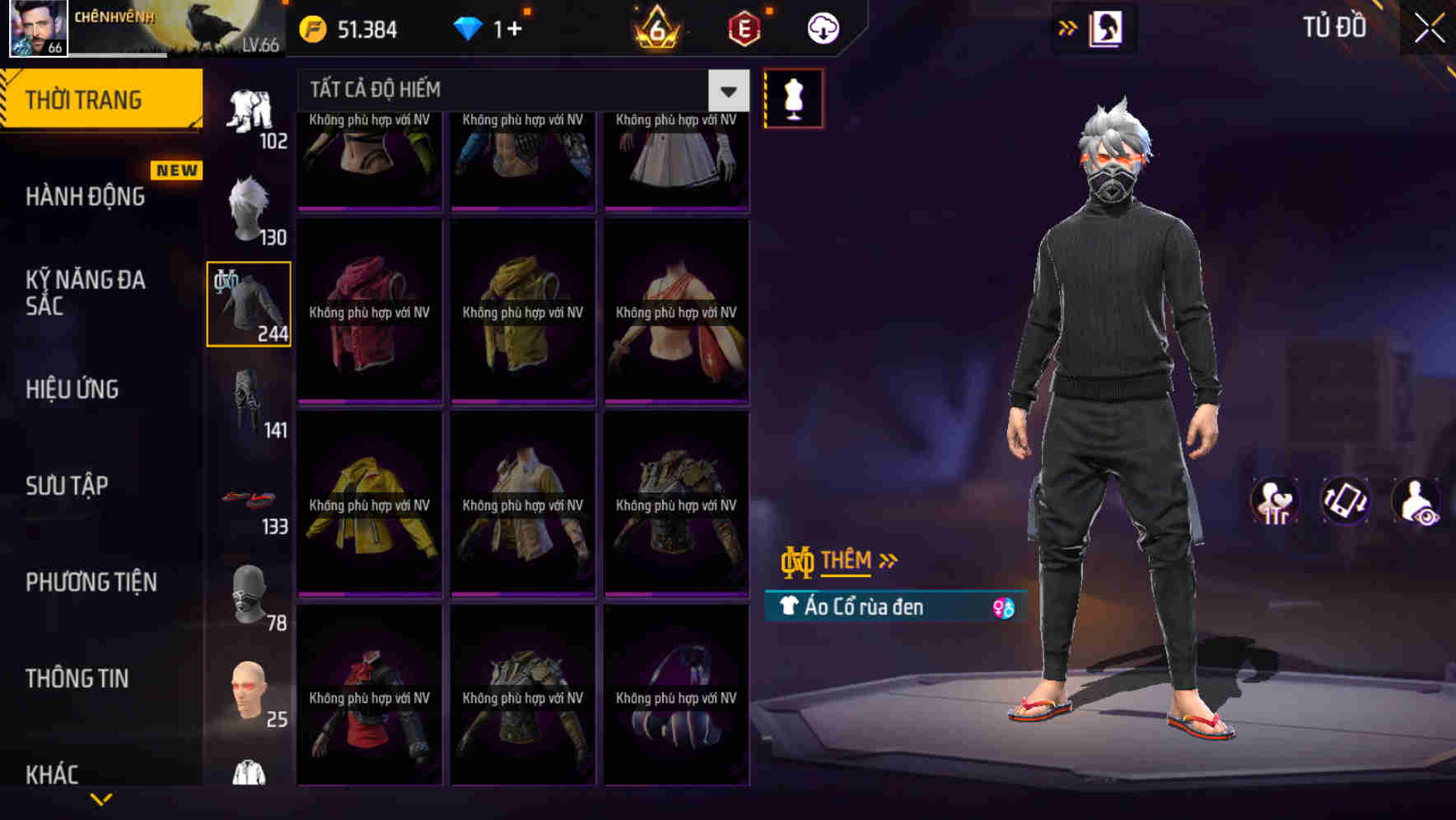
Task: Expand details with the THÊM chevron
Action: coord(889,560)
